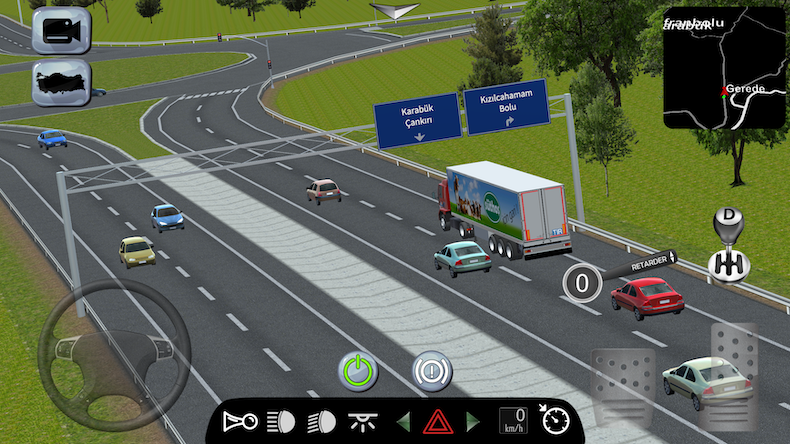Enable cruise control speedometer icon
The image size is (790, 444).
point(554,418)
